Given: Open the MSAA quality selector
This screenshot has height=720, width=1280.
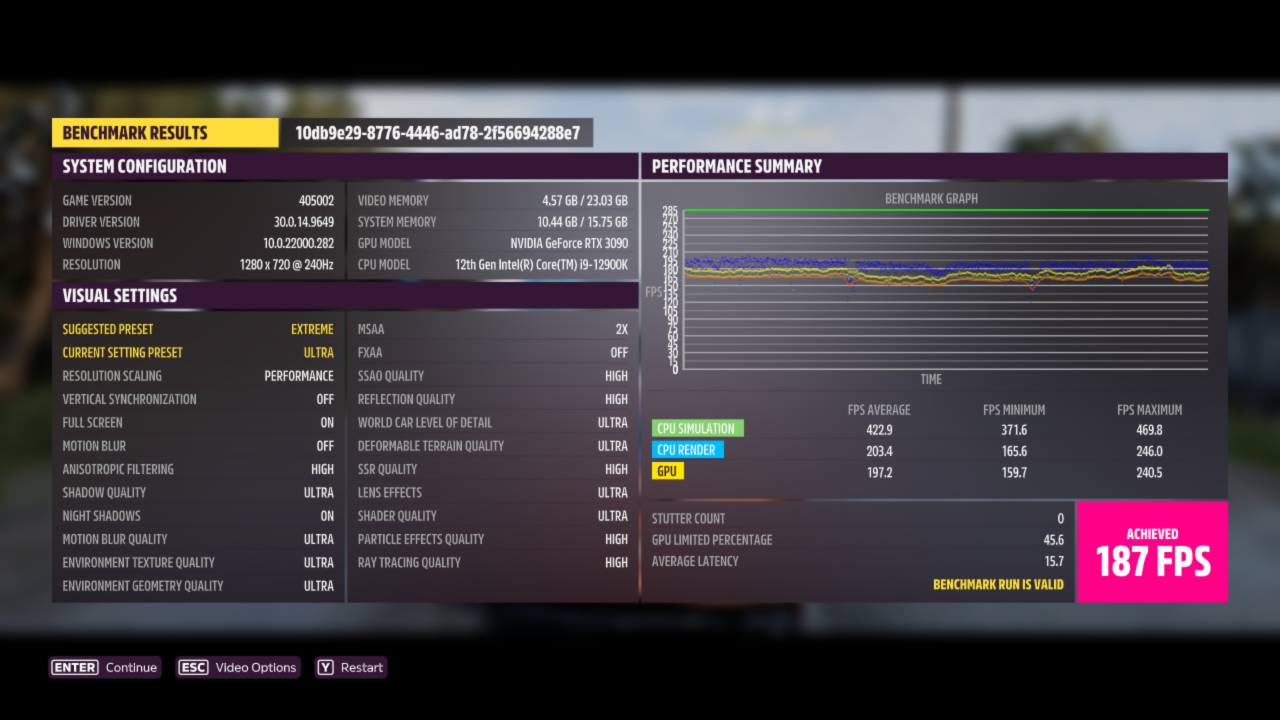Looking at the screenshot, I should click(x=492, y=328).
